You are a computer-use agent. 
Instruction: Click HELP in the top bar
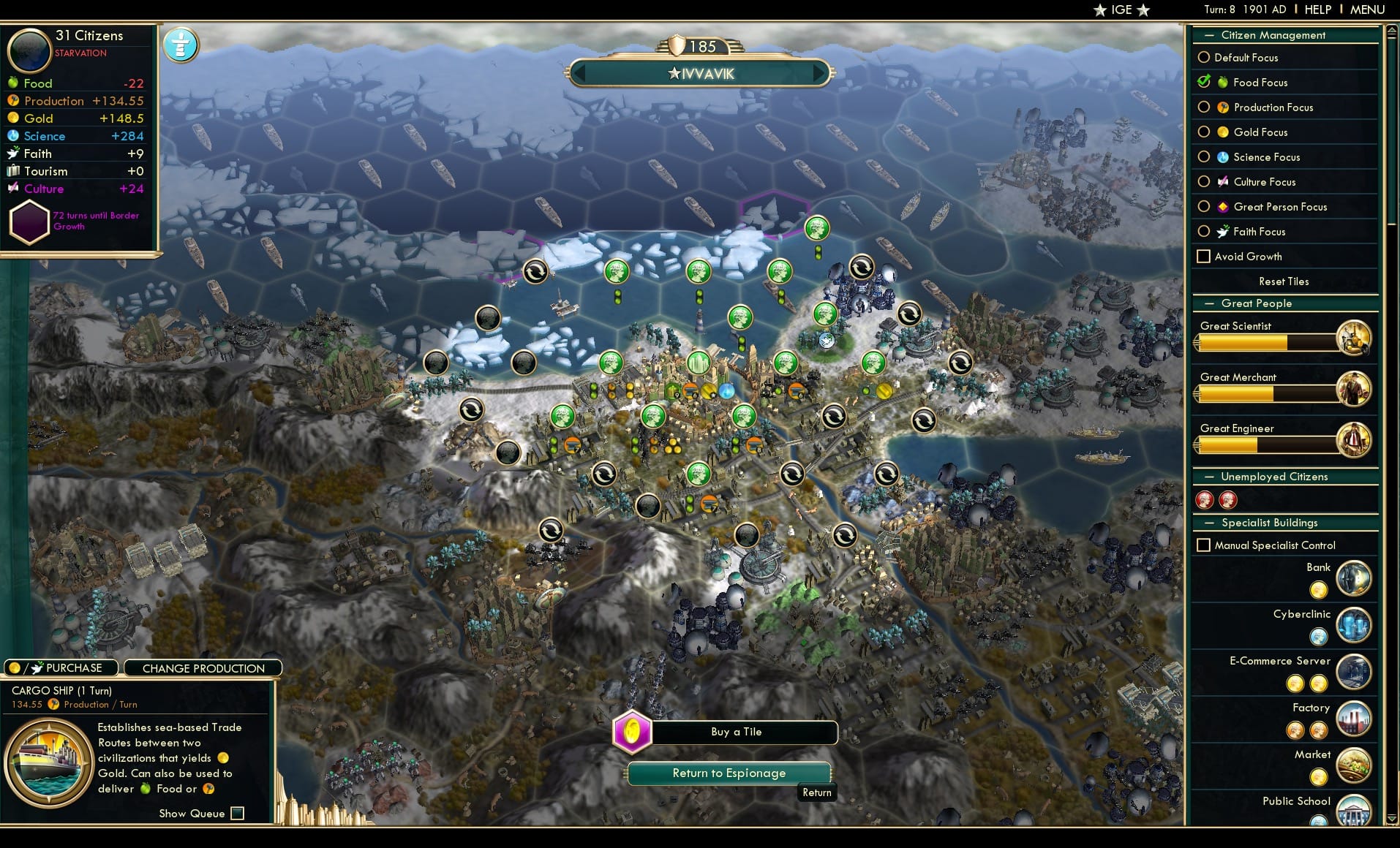pos(1317,10)
